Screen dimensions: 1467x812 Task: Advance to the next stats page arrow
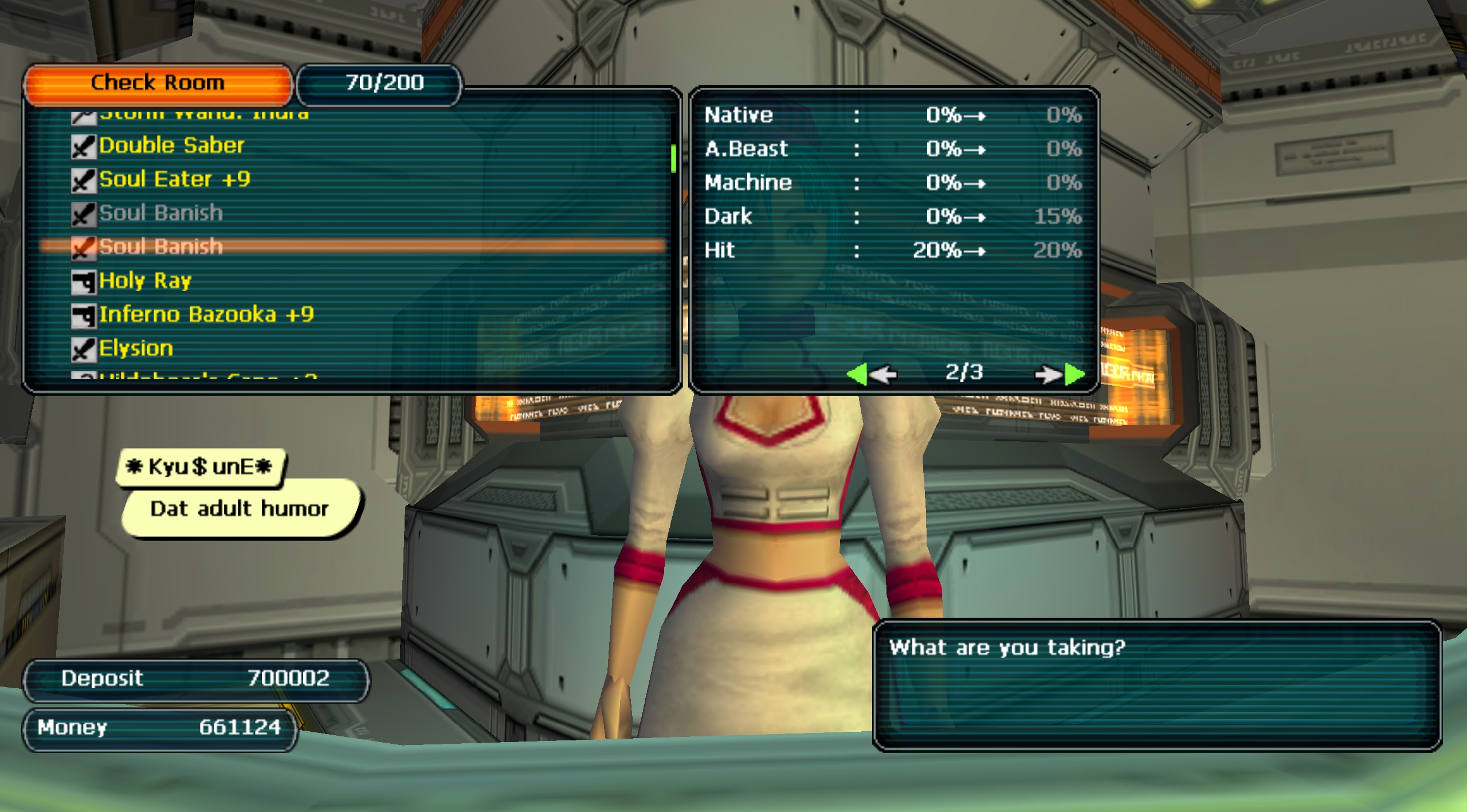click(1060, 374)
